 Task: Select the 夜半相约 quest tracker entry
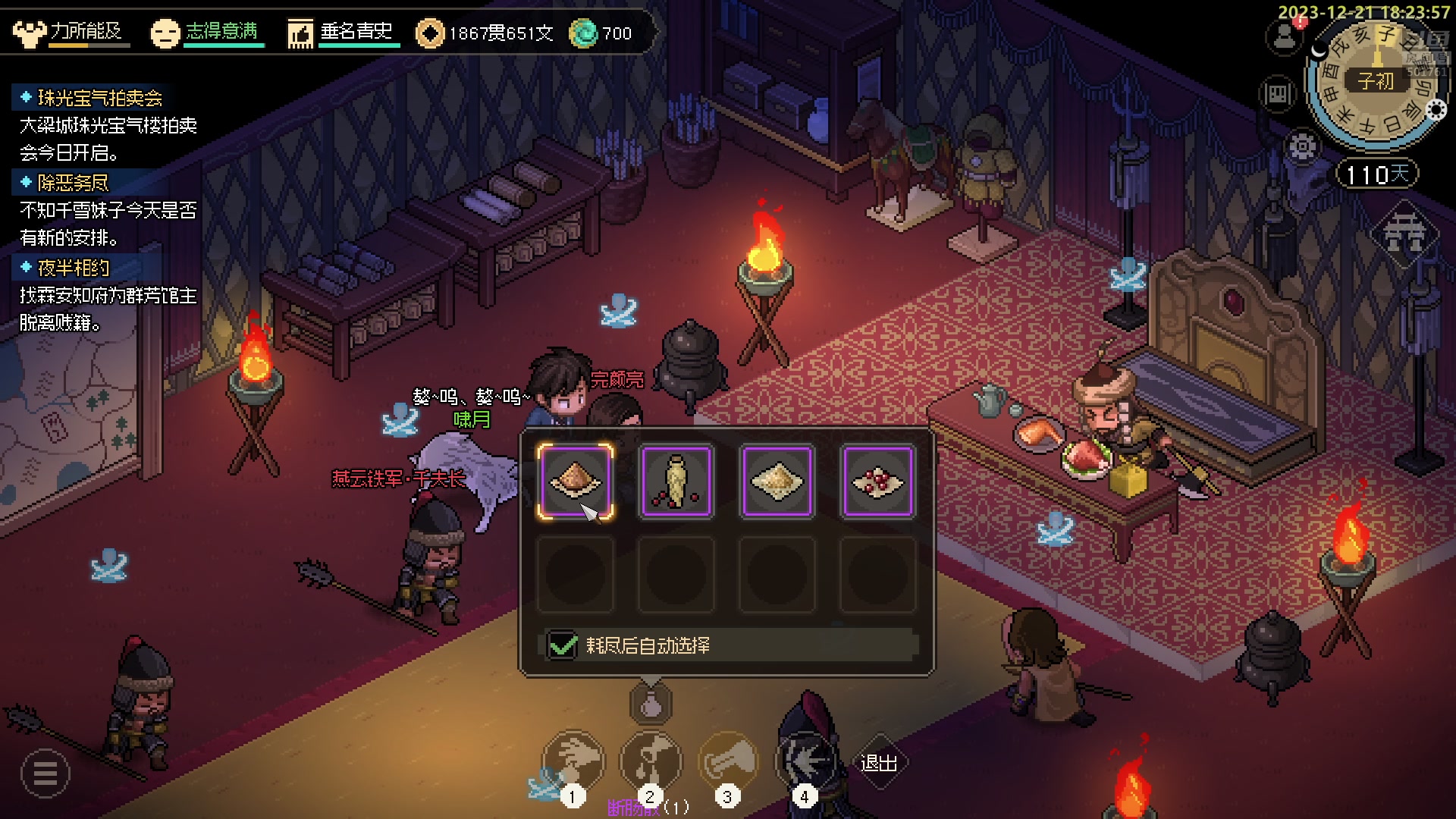[73, 268]
